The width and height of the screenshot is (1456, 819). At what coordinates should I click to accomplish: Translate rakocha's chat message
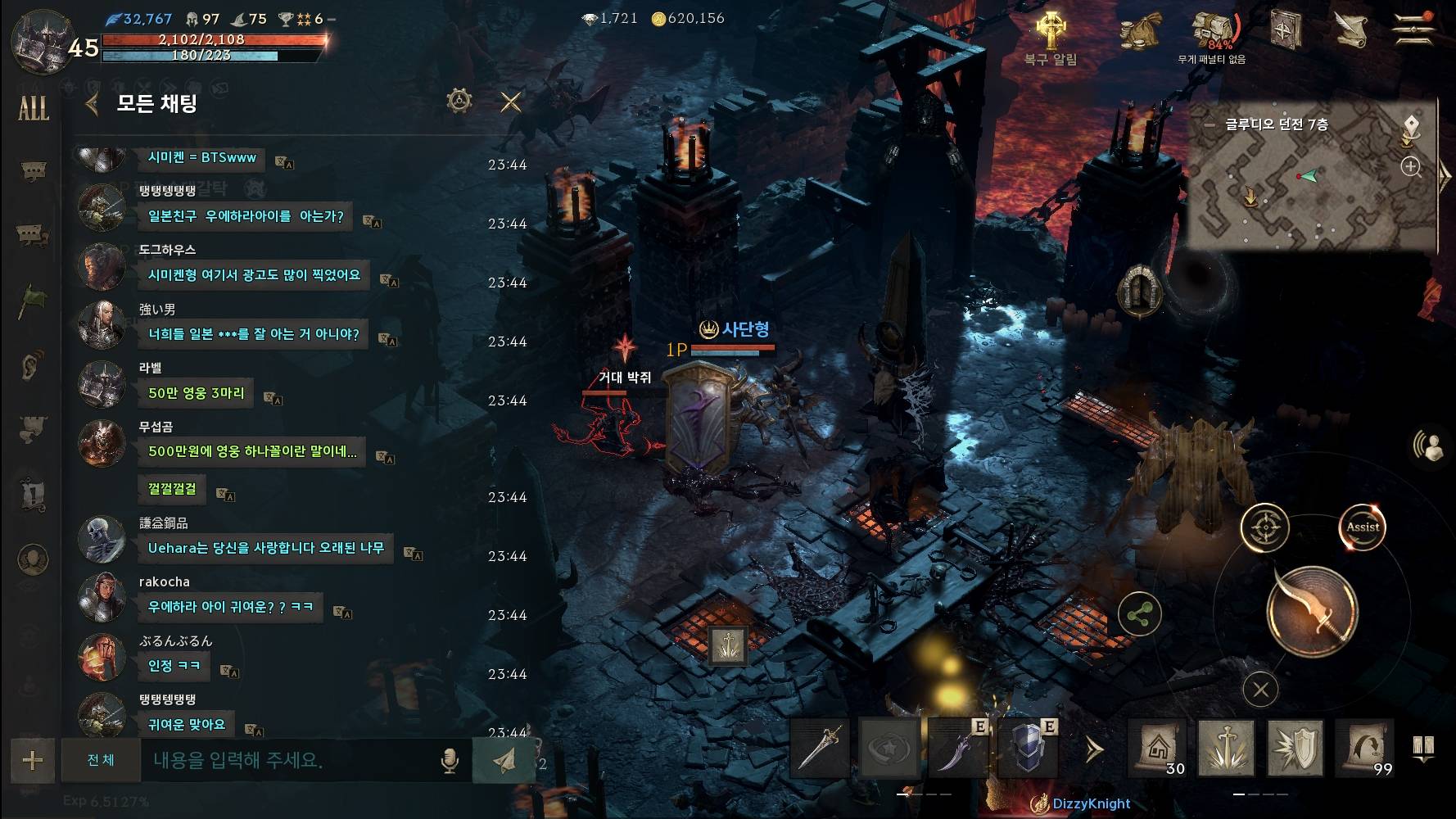[x=343, y=612]
